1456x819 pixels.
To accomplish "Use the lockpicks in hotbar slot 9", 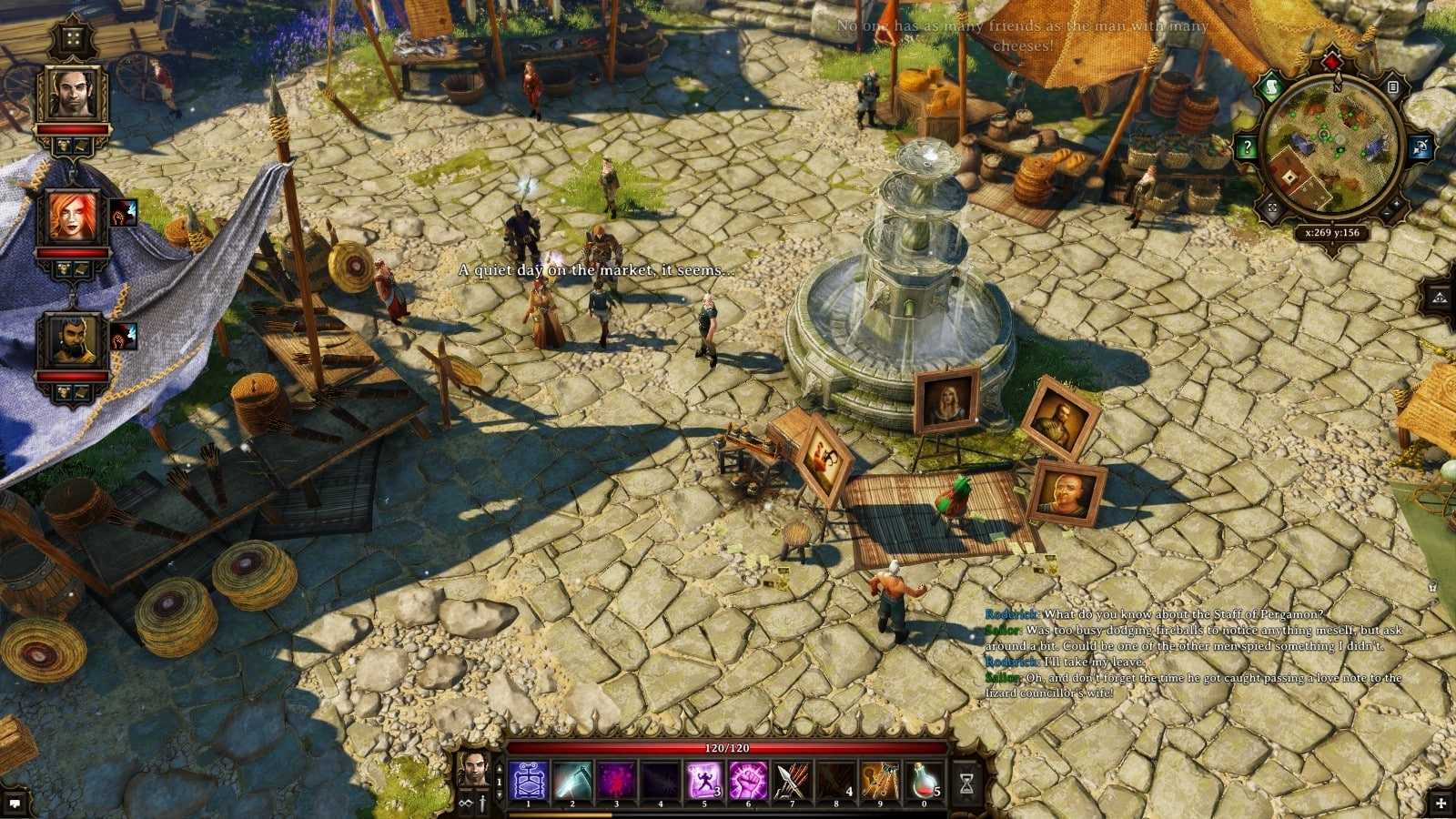I will [880, 781].
